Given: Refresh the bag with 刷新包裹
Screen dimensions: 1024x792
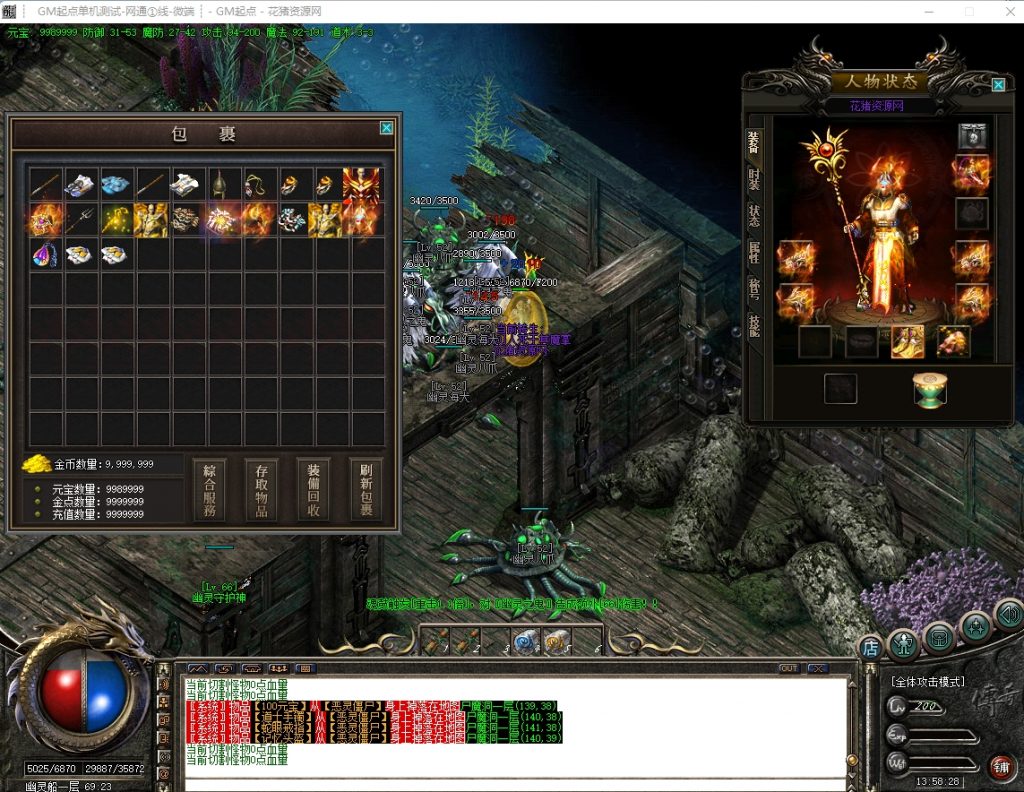Looking at the screenshot, I should click(x=365, y=490).
